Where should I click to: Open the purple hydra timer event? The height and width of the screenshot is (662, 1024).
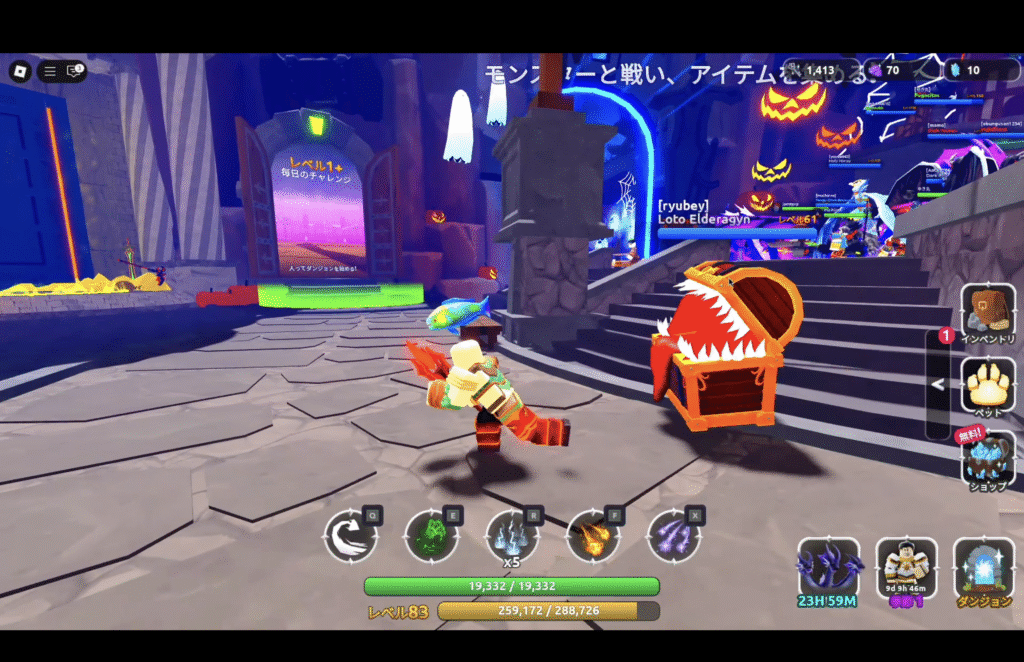(828, 570)
